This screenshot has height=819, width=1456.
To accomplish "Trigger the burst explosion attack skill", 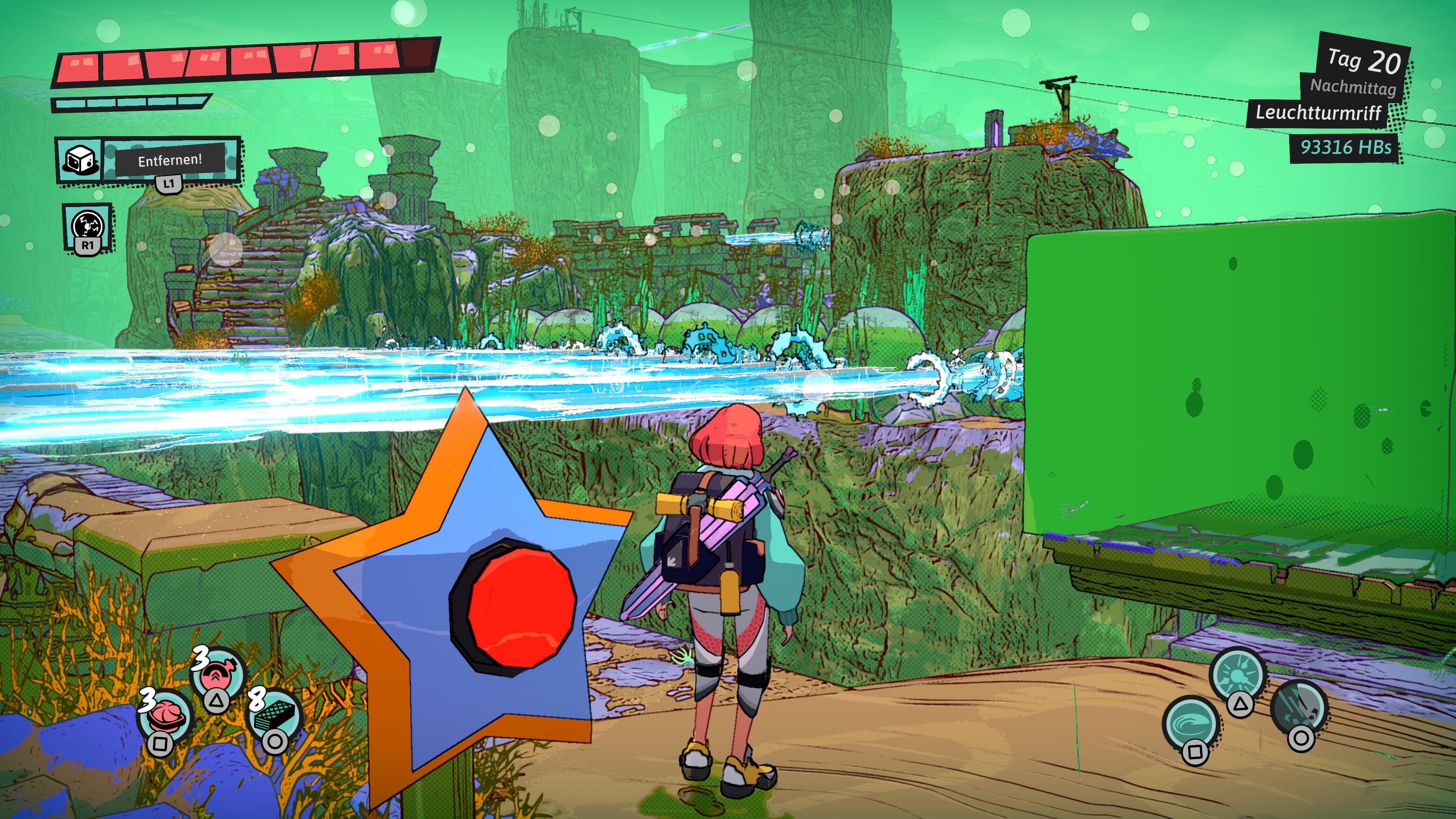I will (x=1237, y=675).
